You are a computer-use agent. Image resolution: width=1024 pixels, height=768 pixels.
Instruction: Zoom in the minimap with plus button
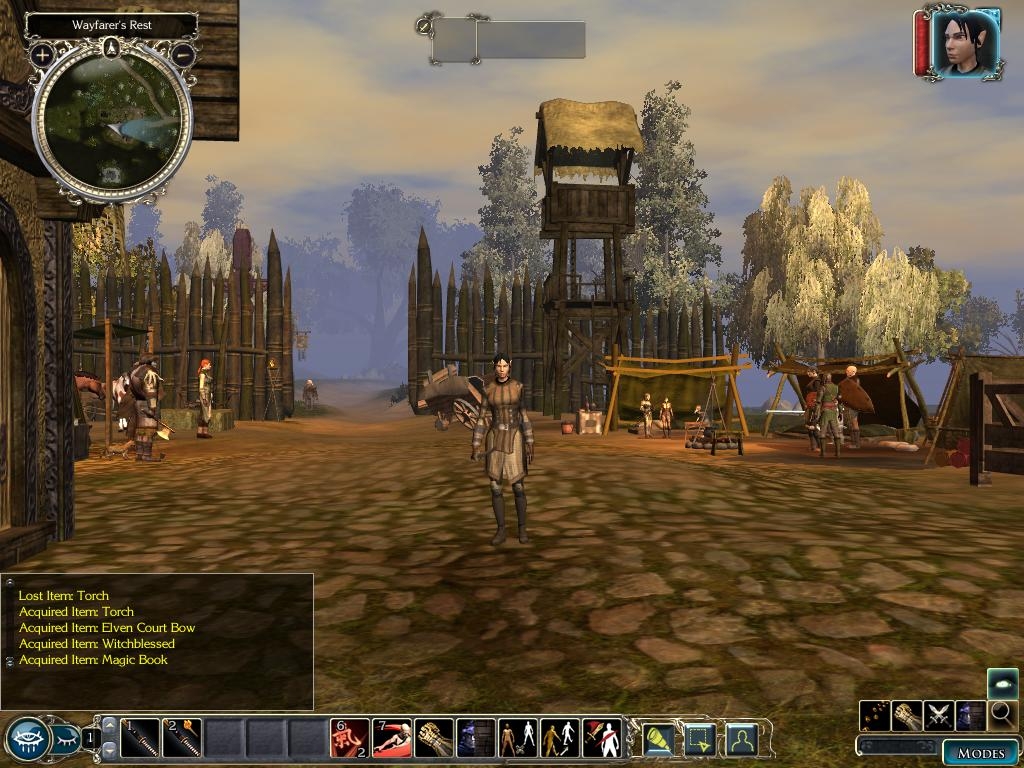point(41,55)
